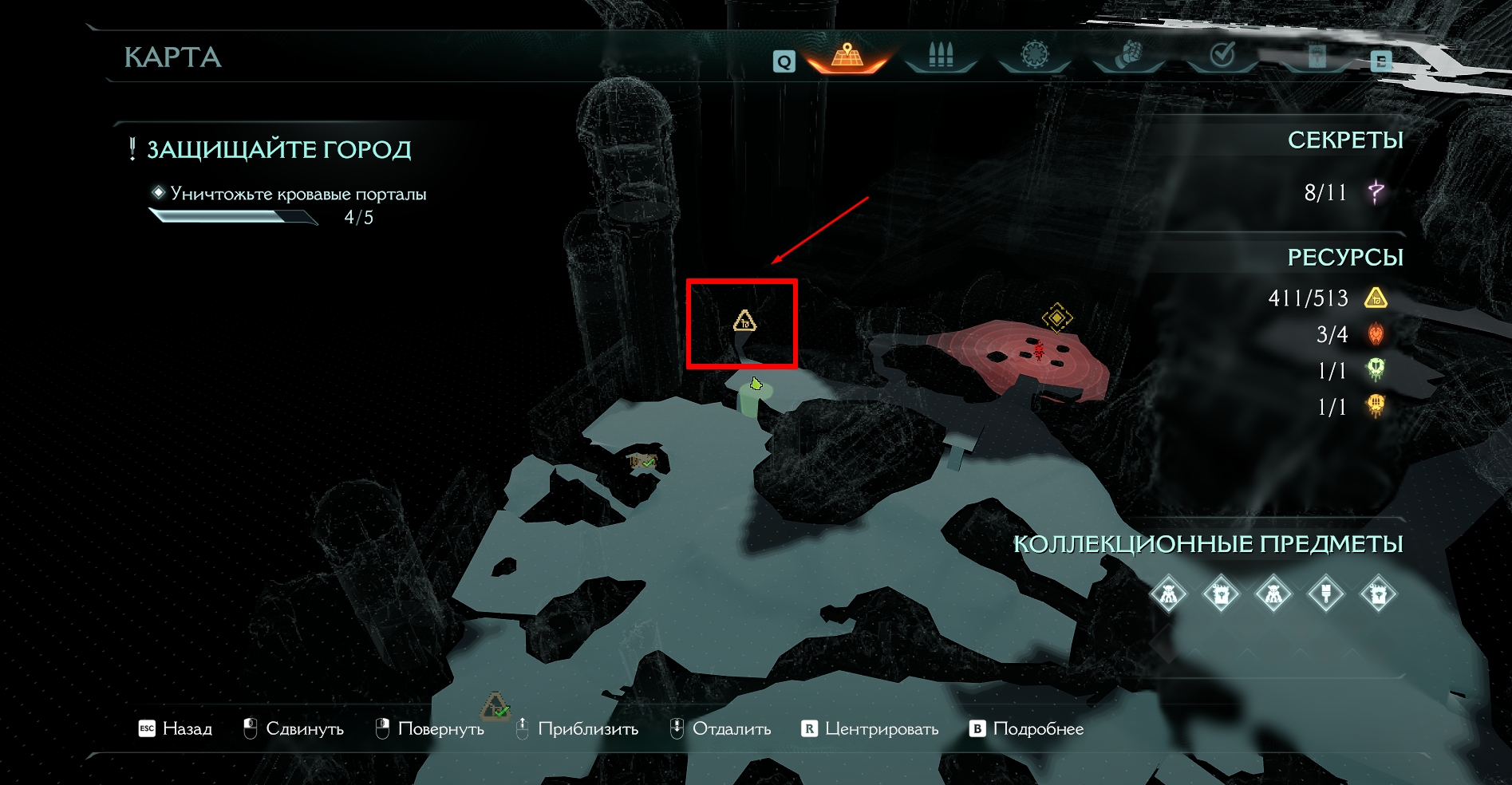The height and width of the screenshot is (785, 1512).
Task: Select the yellow diamond objective marker
Action: (x=1057, y=318)
